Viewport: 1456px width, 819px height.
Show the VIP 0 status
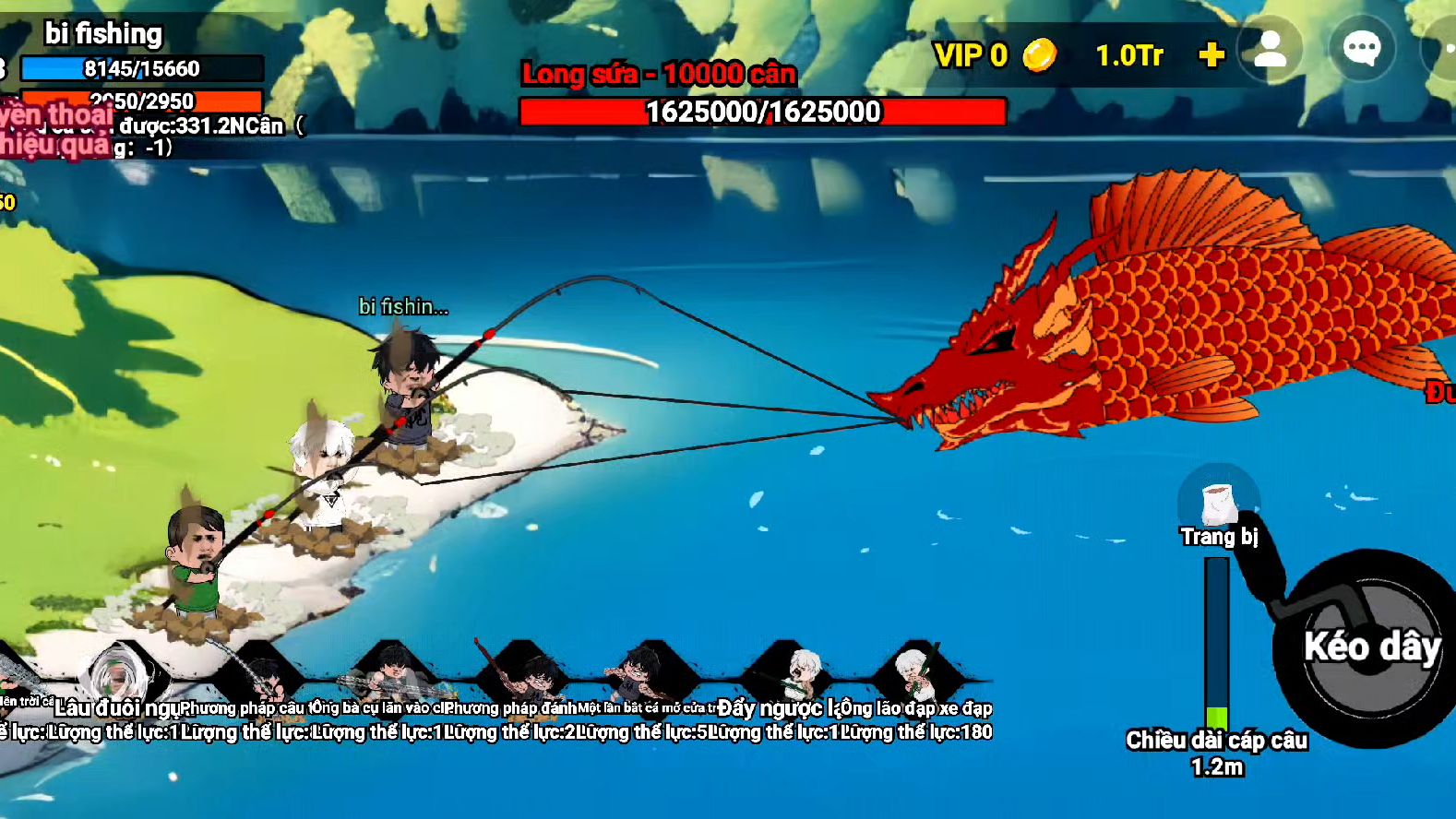pyautogui.click(x=971, y=55)
